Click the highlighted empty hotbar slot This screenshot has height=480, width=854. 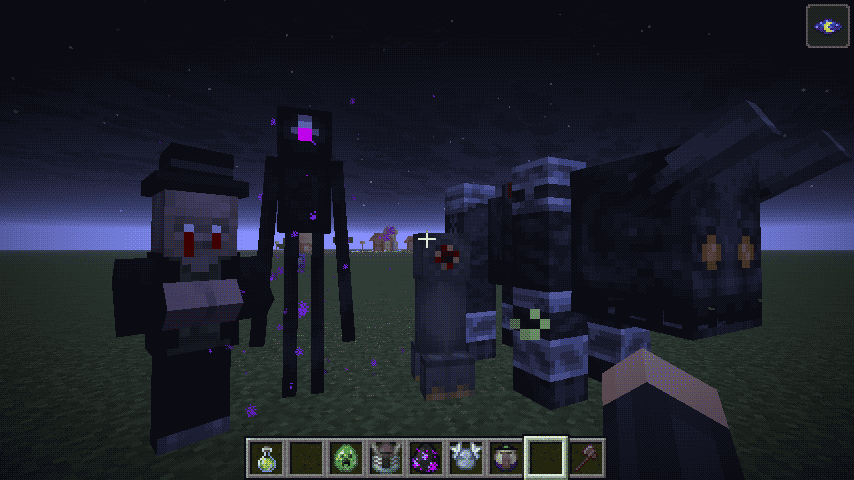coord(546,458)
